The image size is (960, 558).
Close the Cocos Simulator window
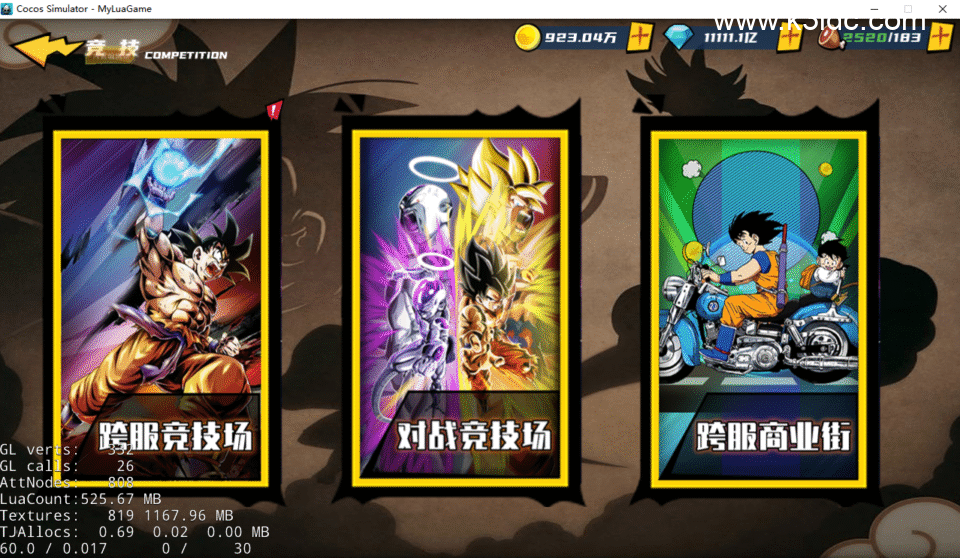click(x=941, y=9)
